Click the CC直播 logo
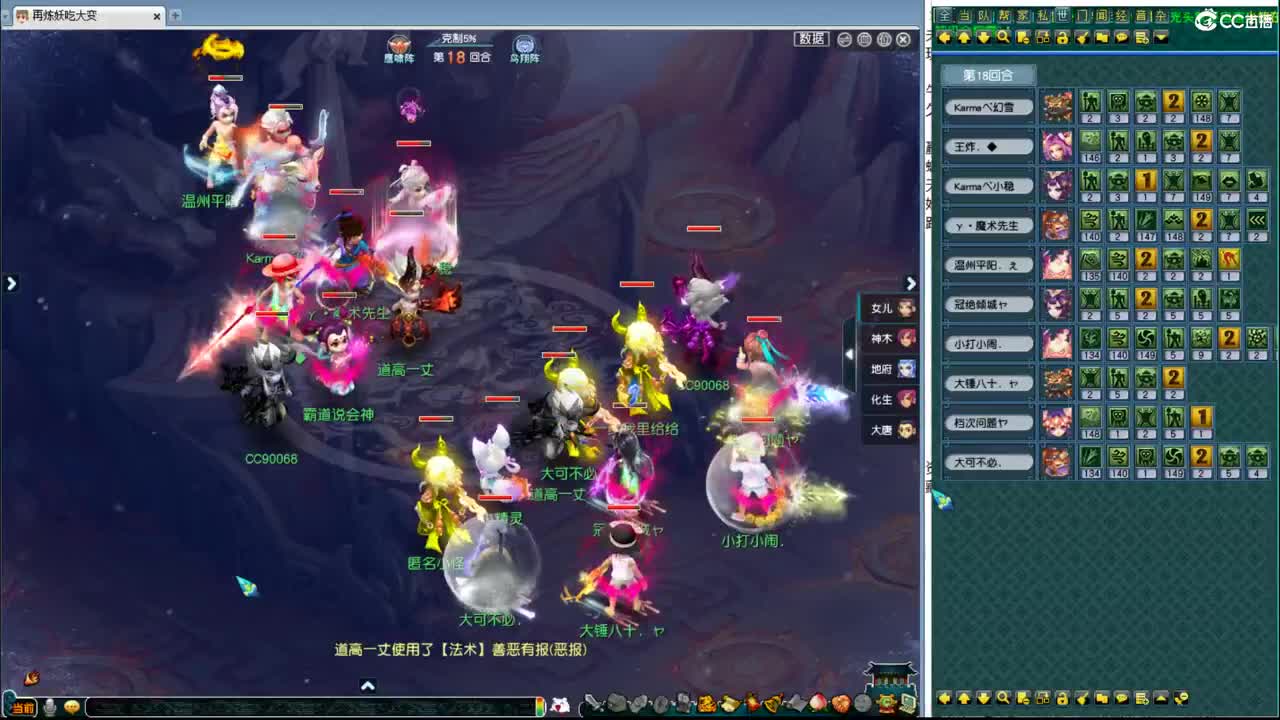The width and height of the screenshot is (1280, 720). point(1230,18)
